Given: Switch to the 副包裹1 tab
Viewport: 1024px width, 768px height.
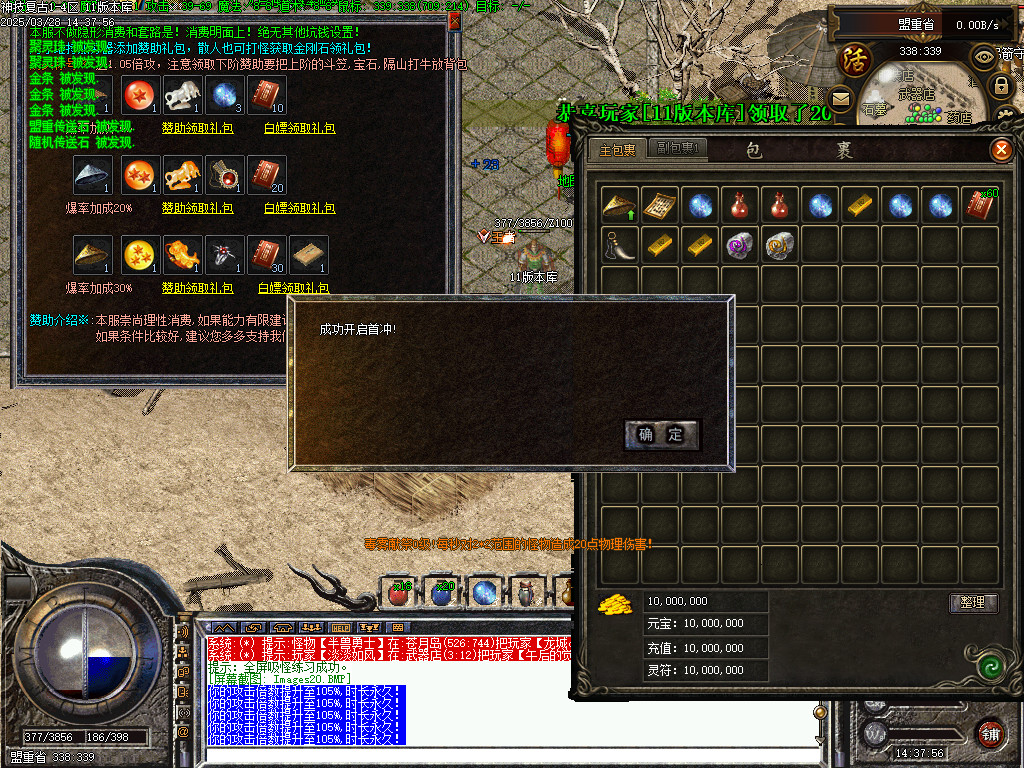Looking at the screenshot, I should click(676, 151).
